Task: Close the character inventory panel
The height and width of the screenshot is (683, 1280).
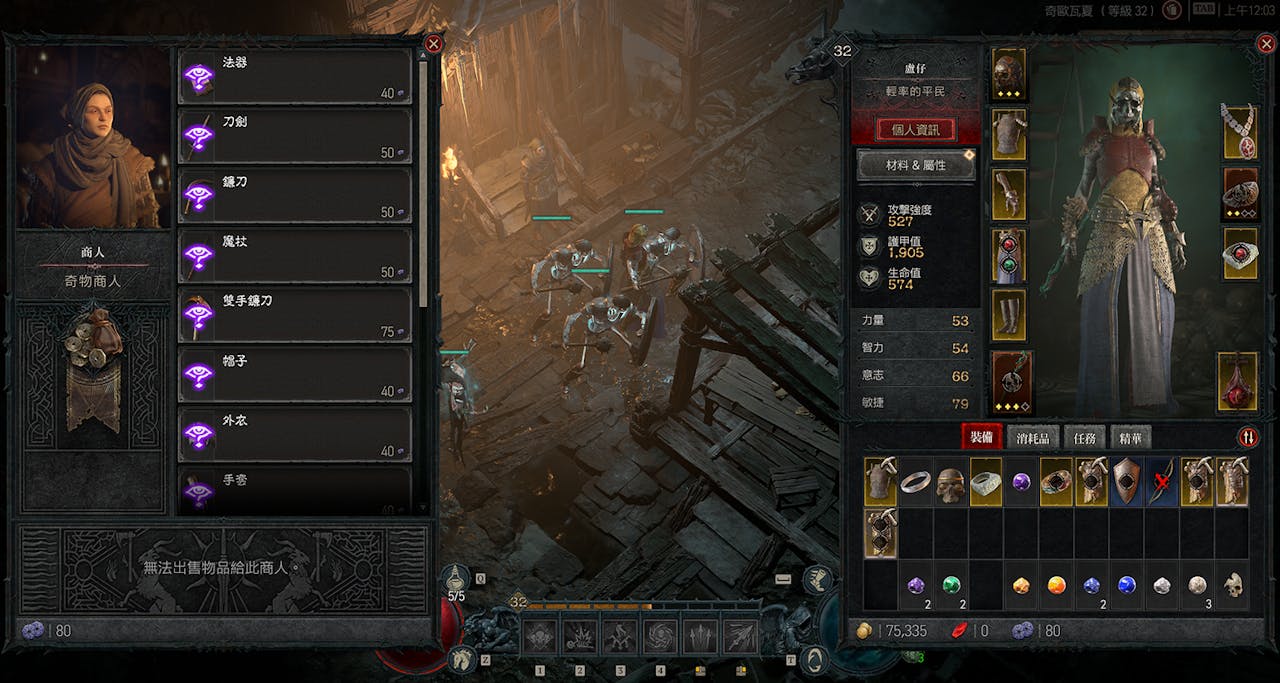Action: point(1265,44)
